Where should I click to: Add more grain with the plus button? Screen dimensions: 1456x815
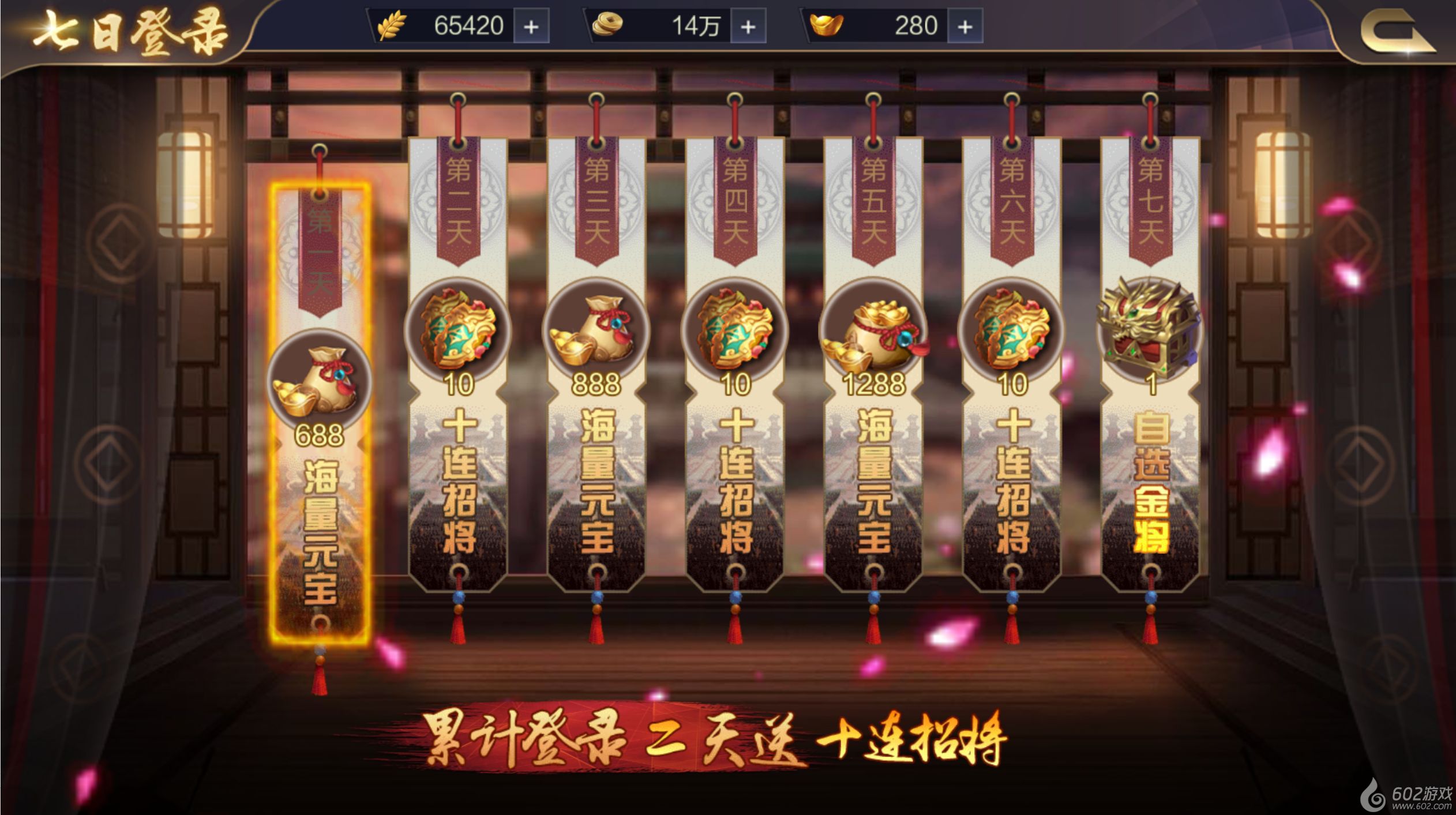pos(531,27)
